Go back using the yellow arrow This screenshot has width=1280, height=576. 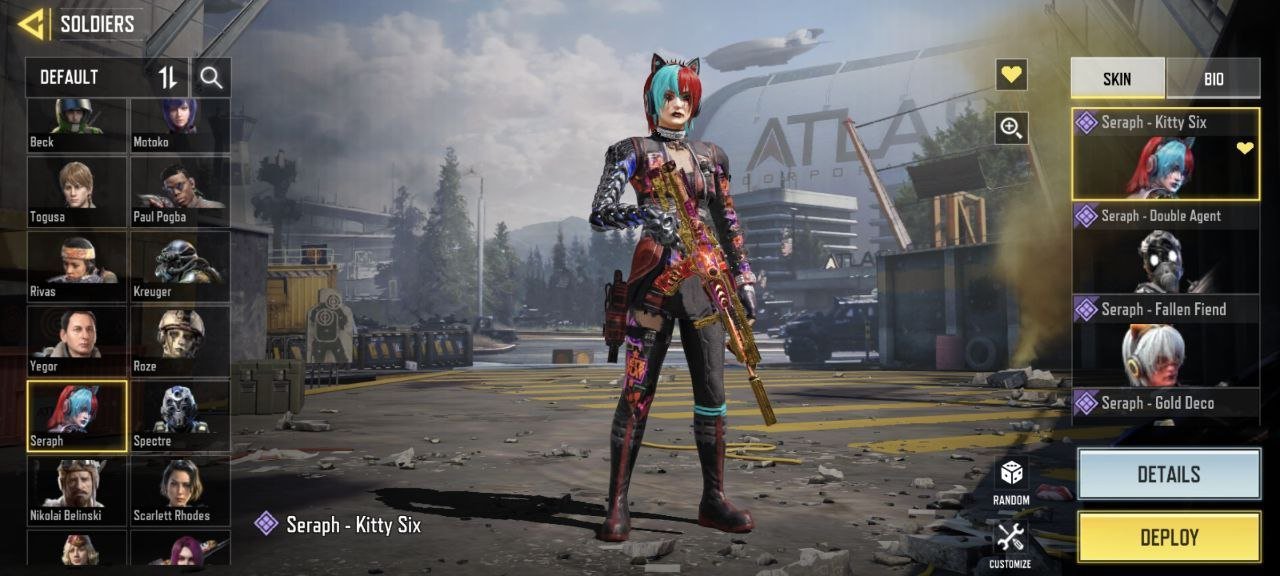coord(31,24)
